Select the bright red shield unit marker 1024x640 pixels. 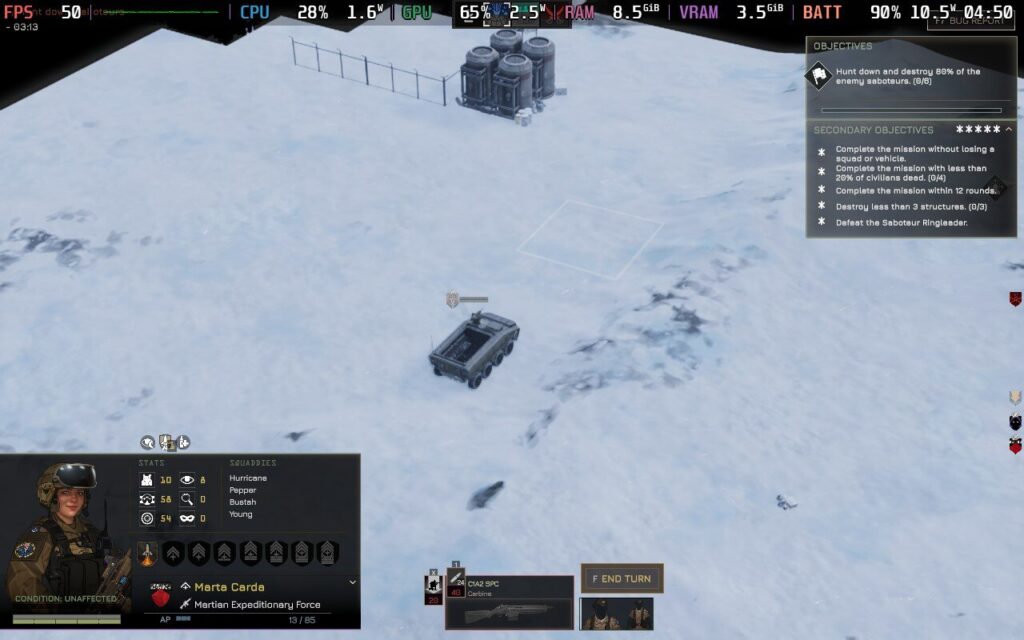coord(1015,446)
